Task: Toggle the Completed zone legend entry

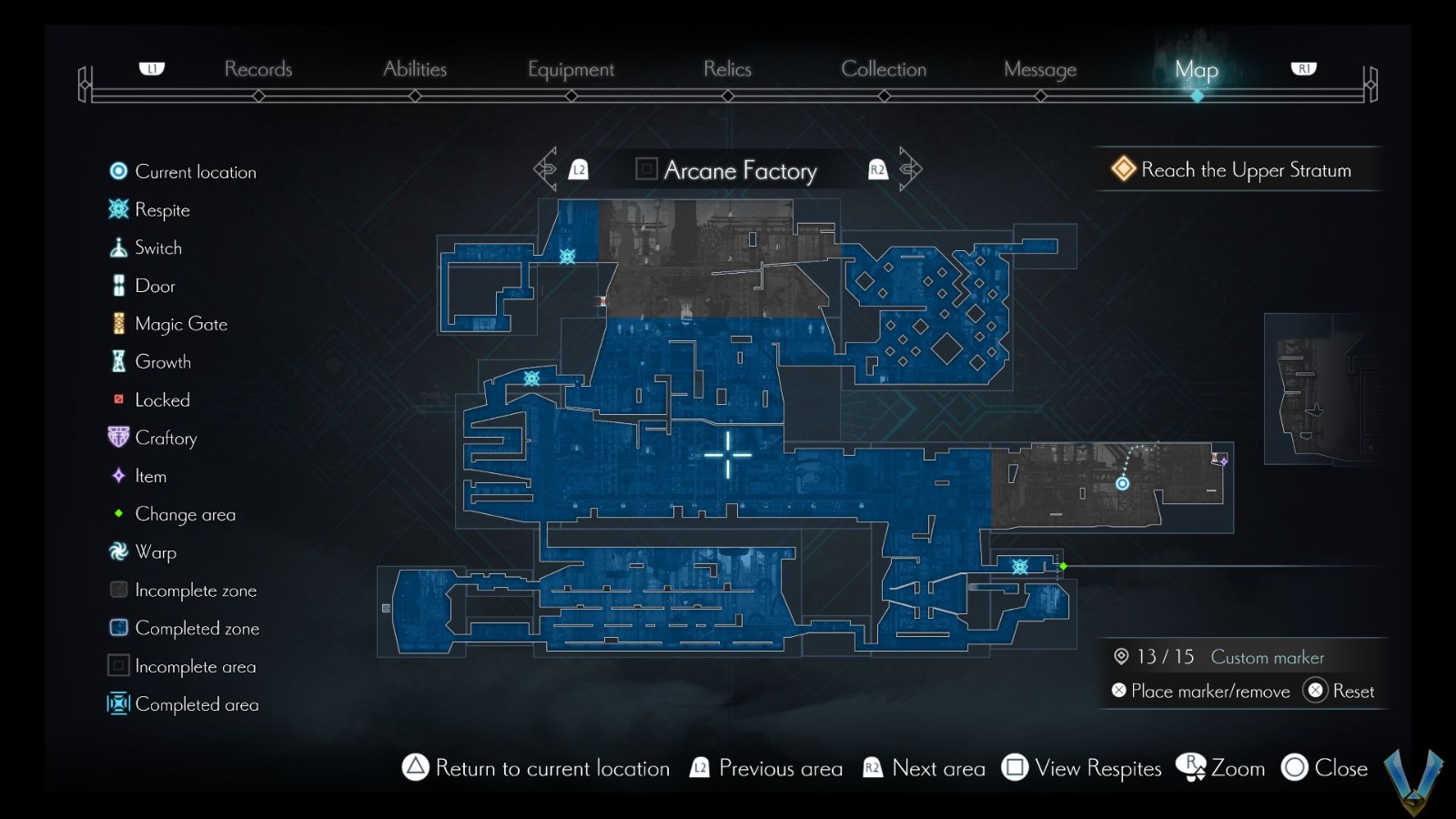Action: 116,628
